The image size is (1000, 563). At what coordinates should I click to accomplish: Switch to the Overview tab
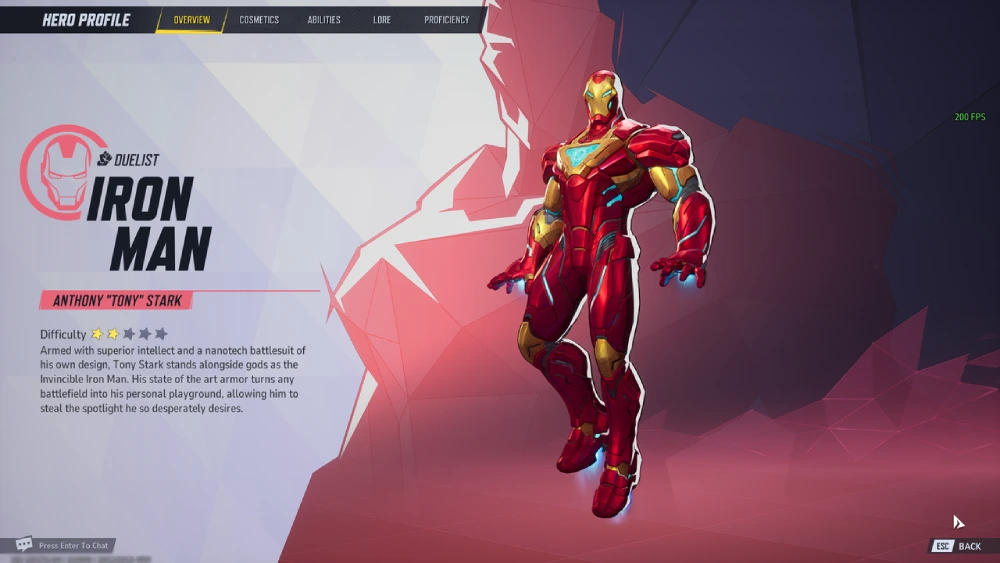point(191,20)
